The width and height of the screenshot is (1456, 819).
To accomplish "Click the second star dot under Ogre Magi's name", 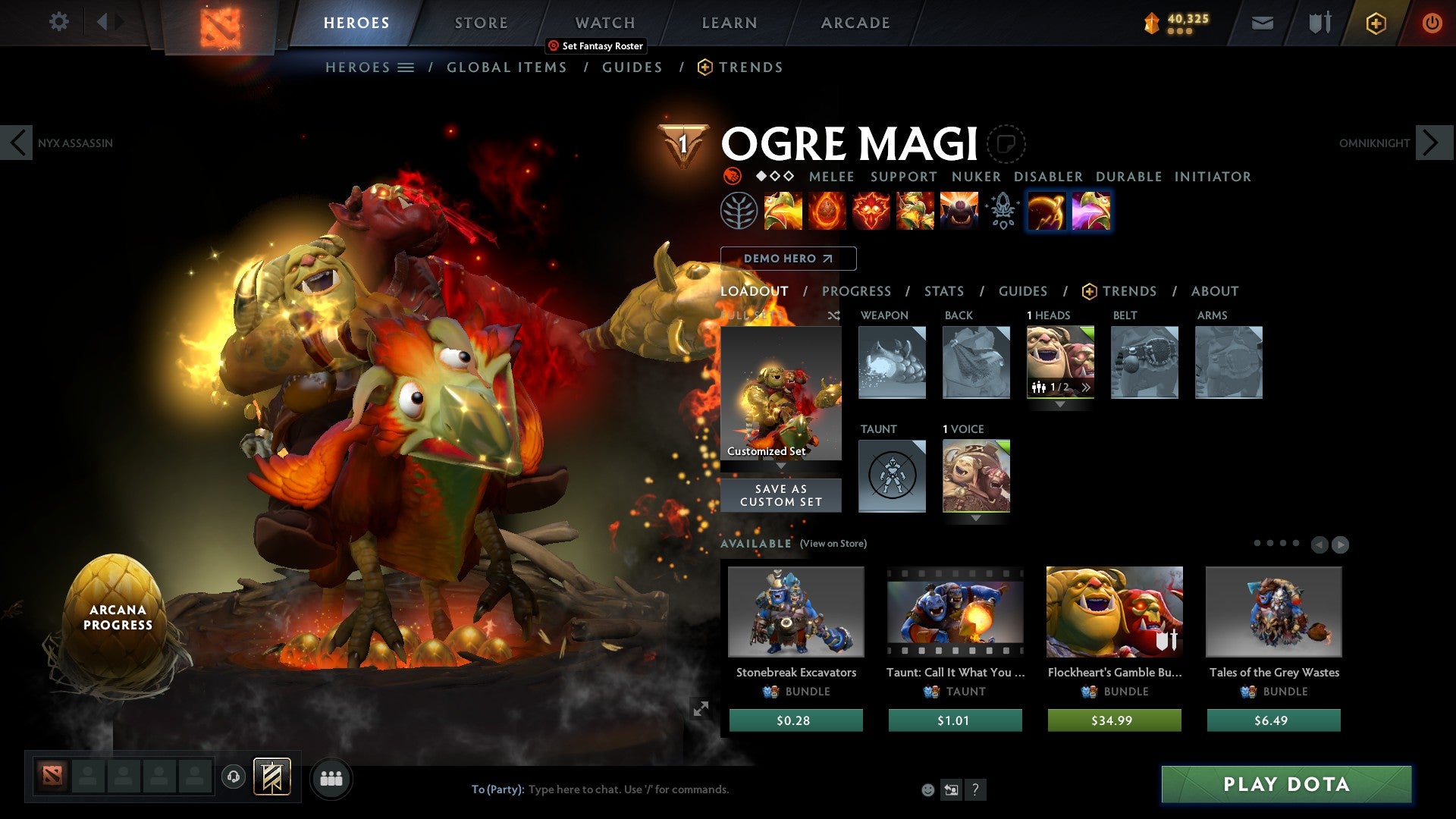I will 773,177.
